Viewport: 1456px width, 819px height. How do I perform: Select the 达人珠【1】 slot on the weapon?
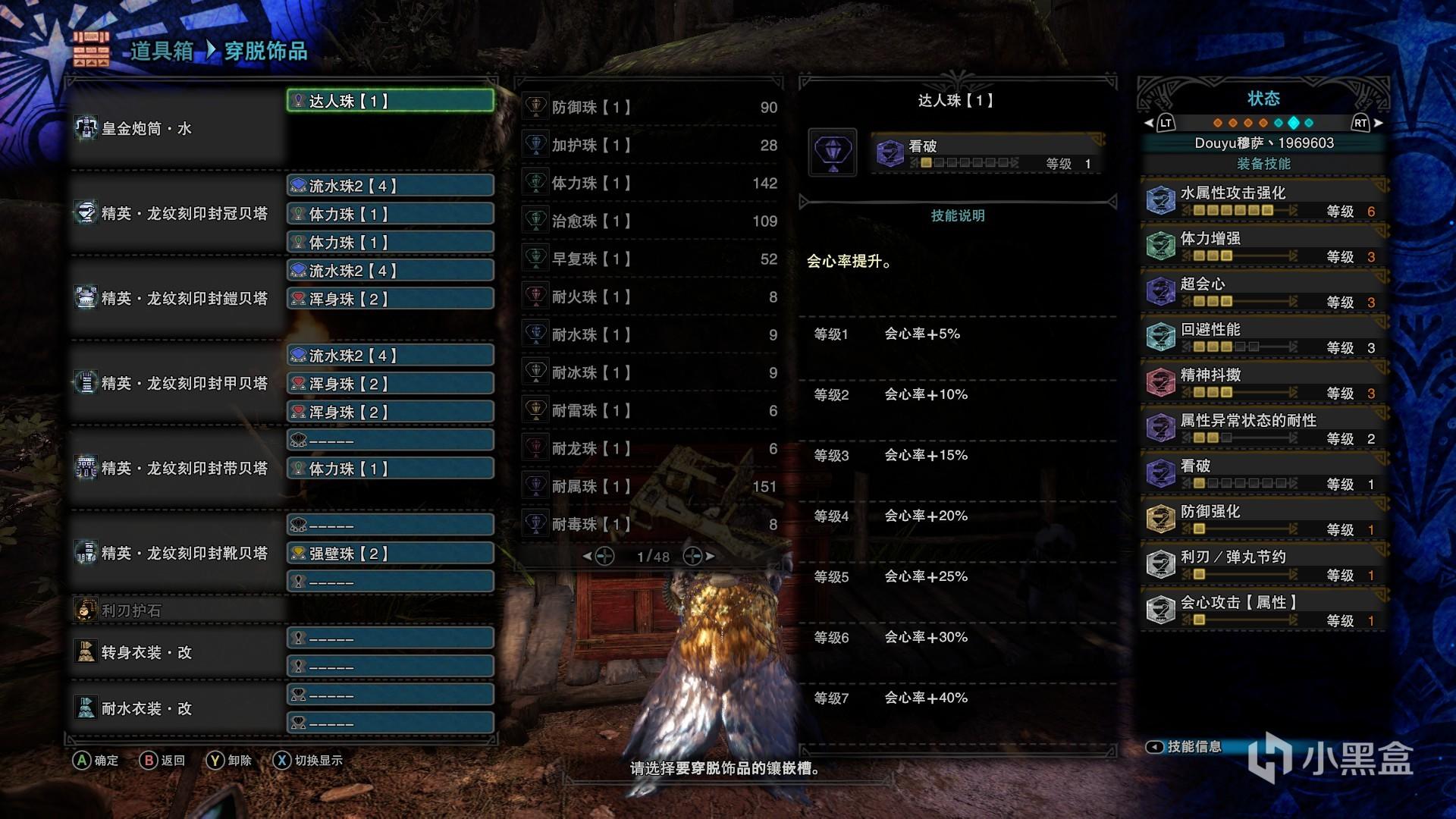click(391, 101)
